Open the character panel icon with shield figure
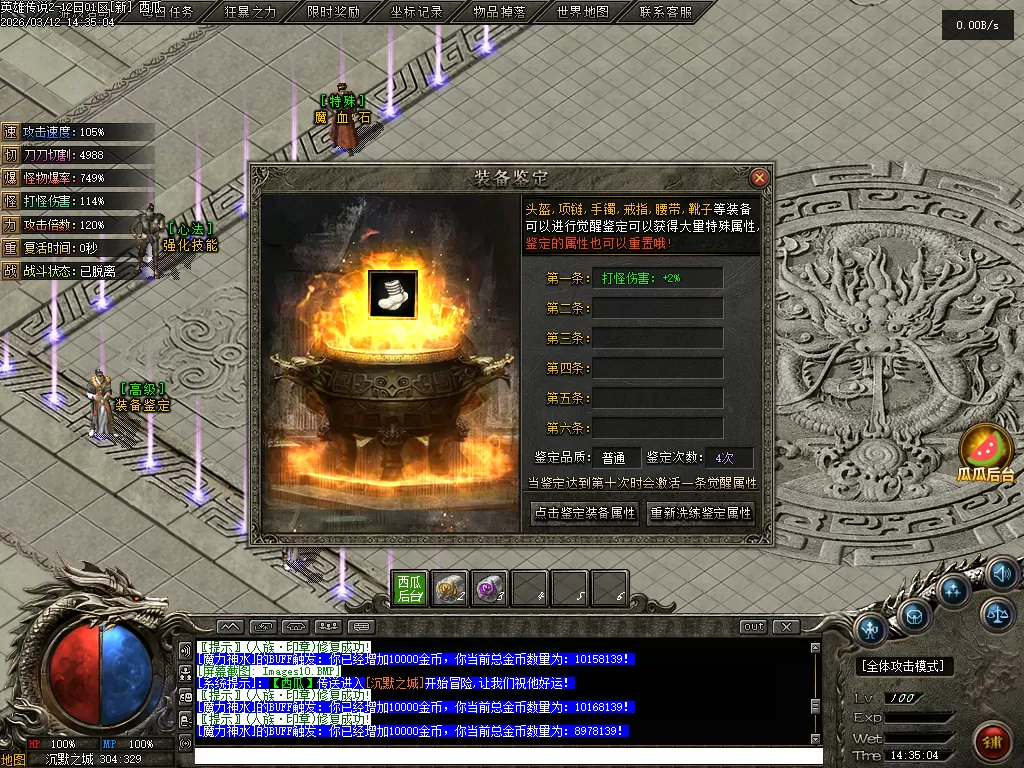1024x768 pixels. pyautogui.click(x=871, y=630)
